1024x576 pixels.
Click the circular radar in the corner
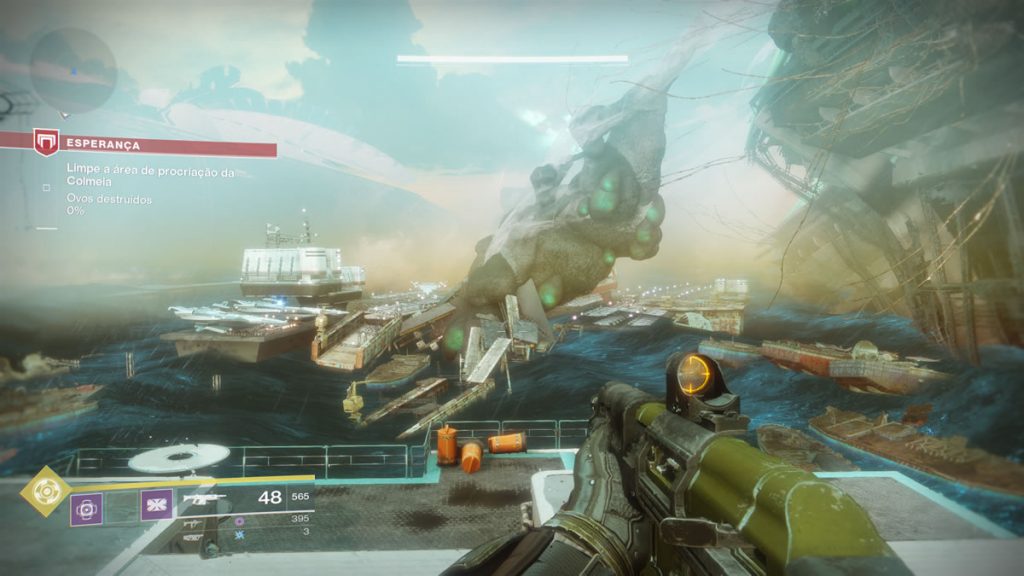pos(73,70)
